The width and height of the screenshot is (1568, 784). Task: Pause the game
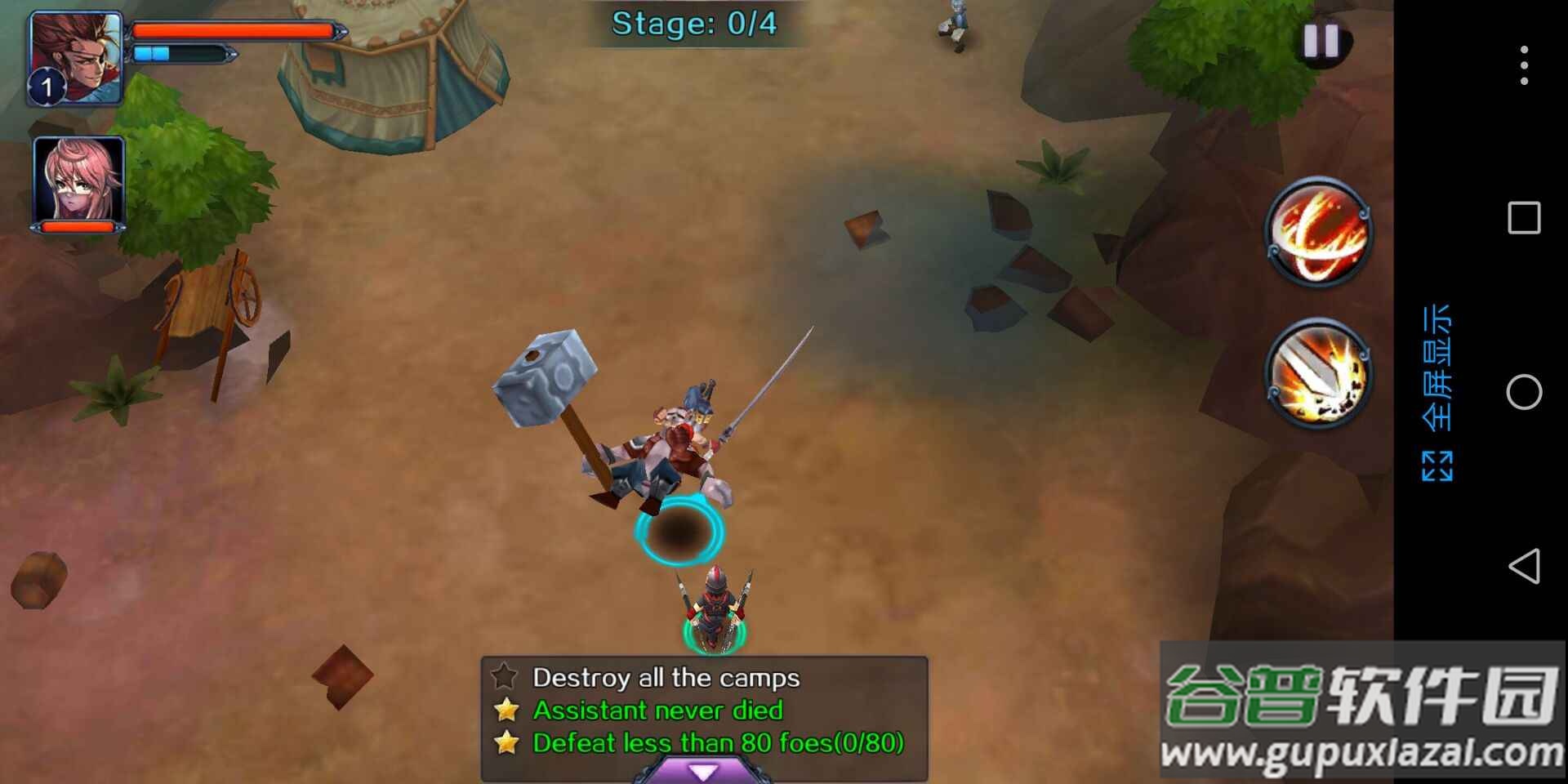click(x=1321, y=40)
